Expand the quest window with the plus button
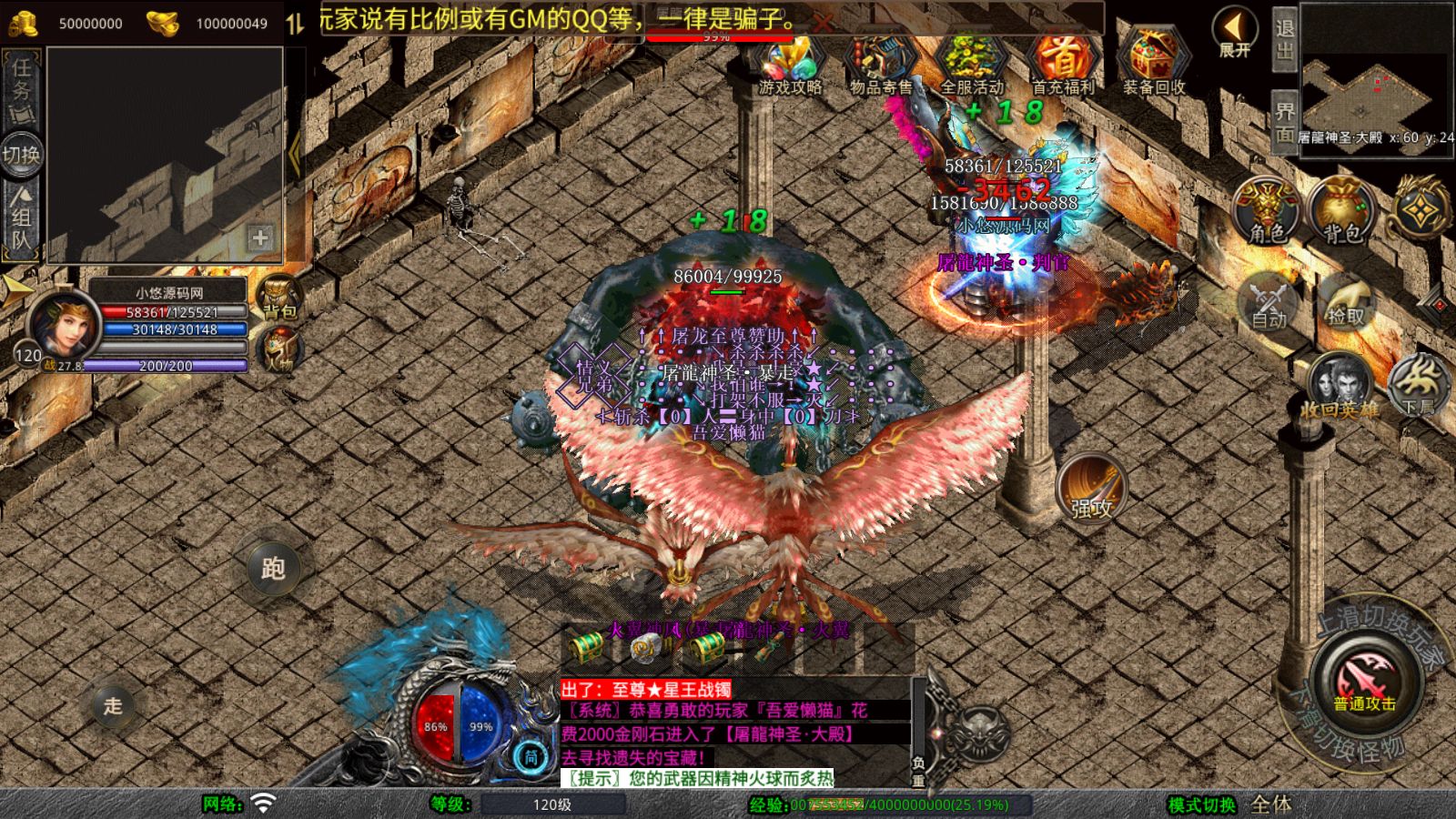1456x819 pixels. click(260, 238)
